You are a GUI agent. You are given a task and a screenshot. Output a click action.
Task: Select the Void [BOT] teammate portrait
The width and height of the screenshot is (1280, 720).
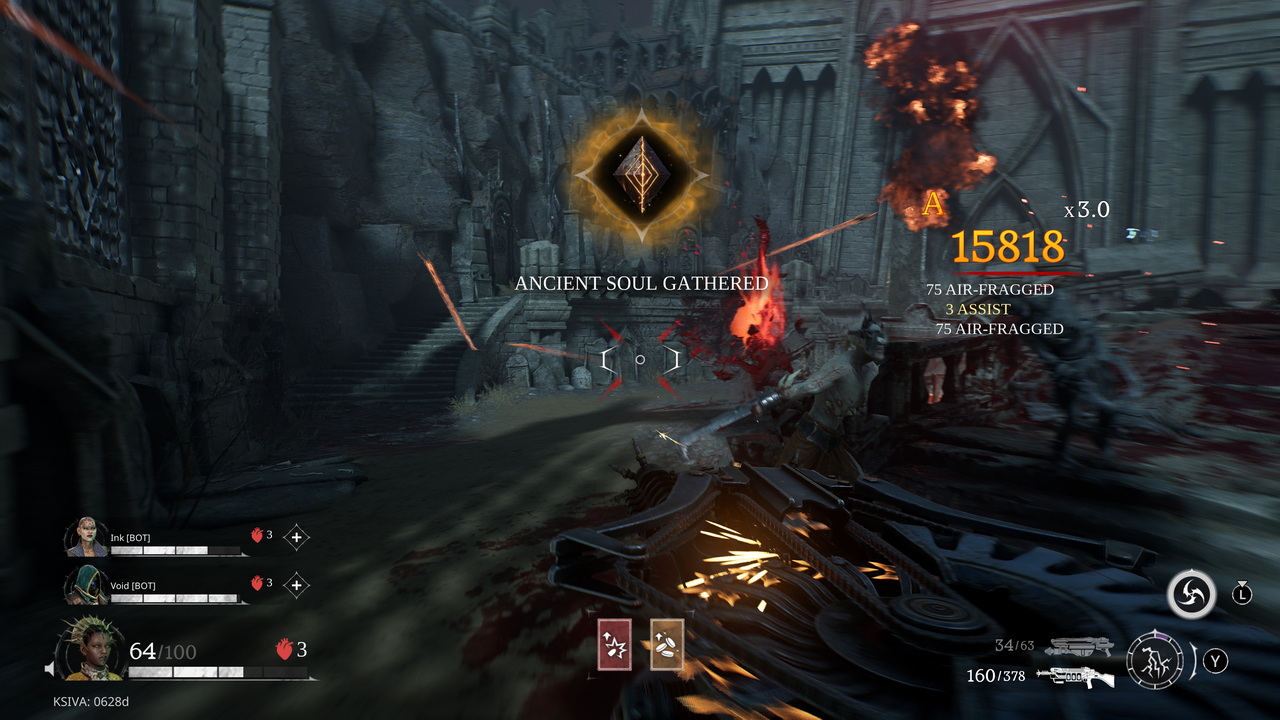click(x=87, y=585)
